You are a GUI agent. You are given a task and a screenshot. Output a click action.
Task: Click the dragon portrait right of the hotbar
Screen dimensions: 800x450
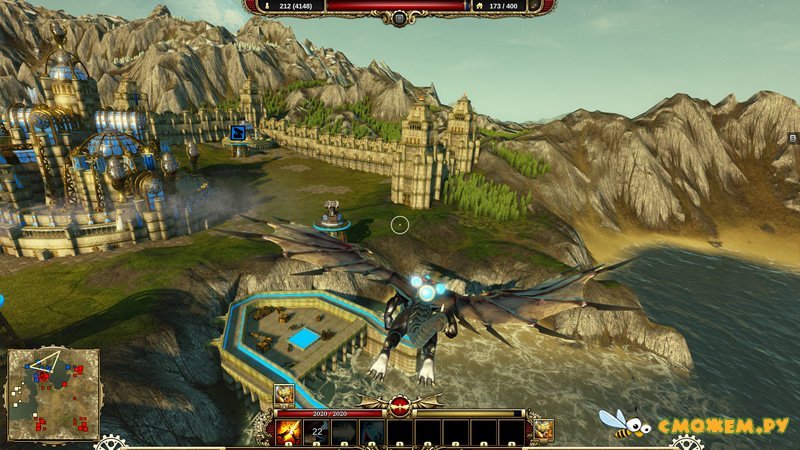(x=541, y=431)
